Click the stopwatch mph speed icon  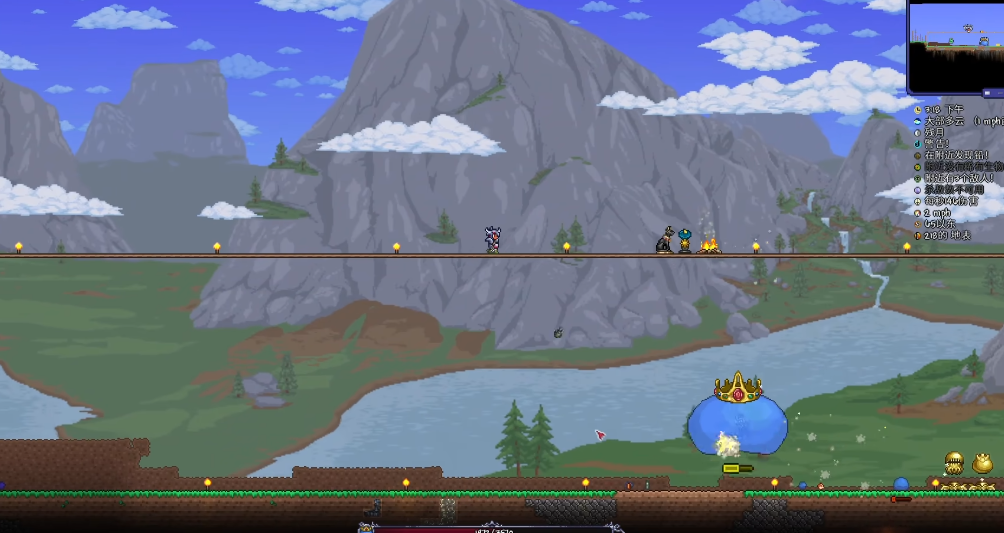[917, 213]
